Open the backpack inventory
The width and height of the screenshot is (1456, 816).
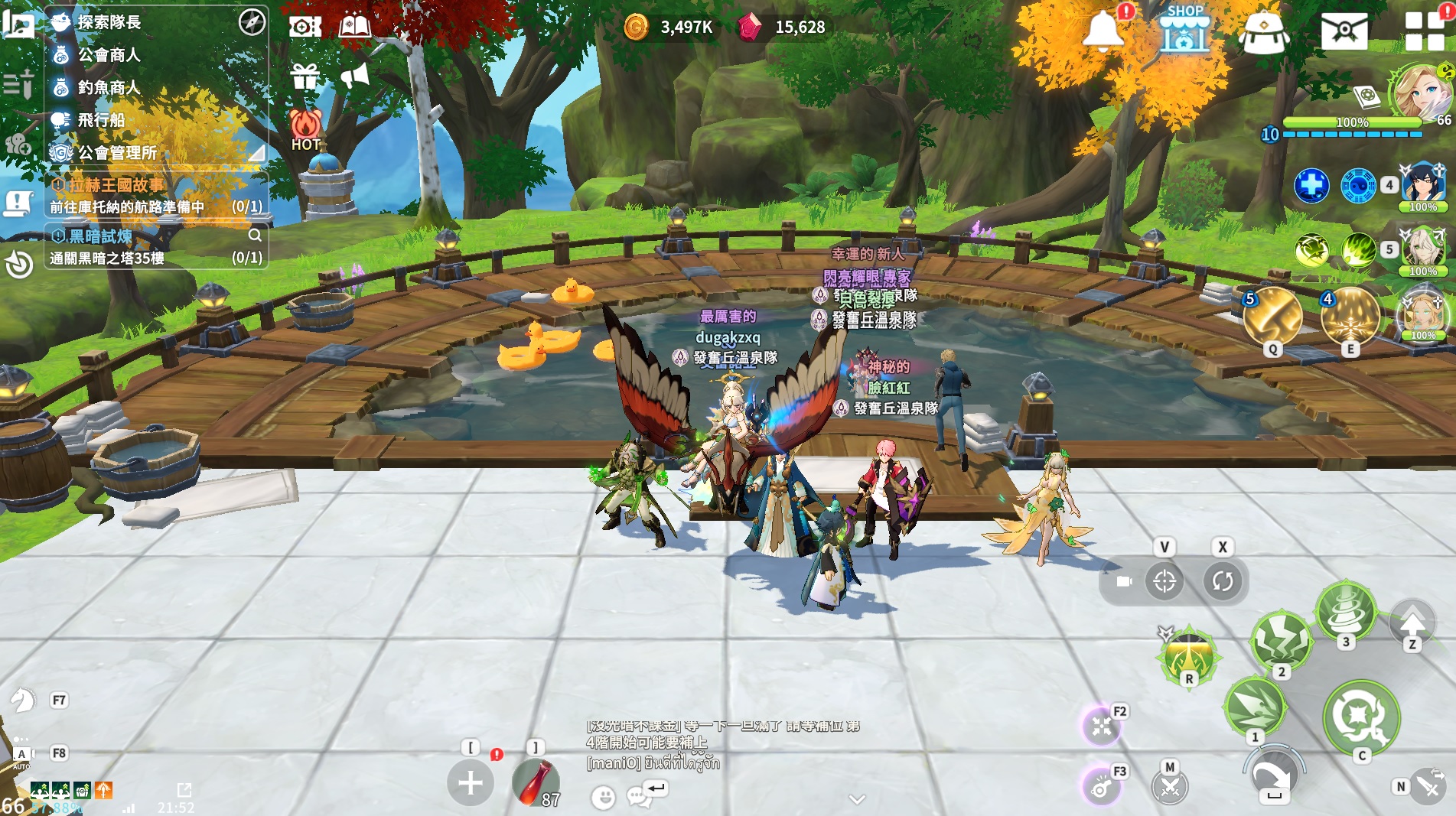tap(1264, 32)
